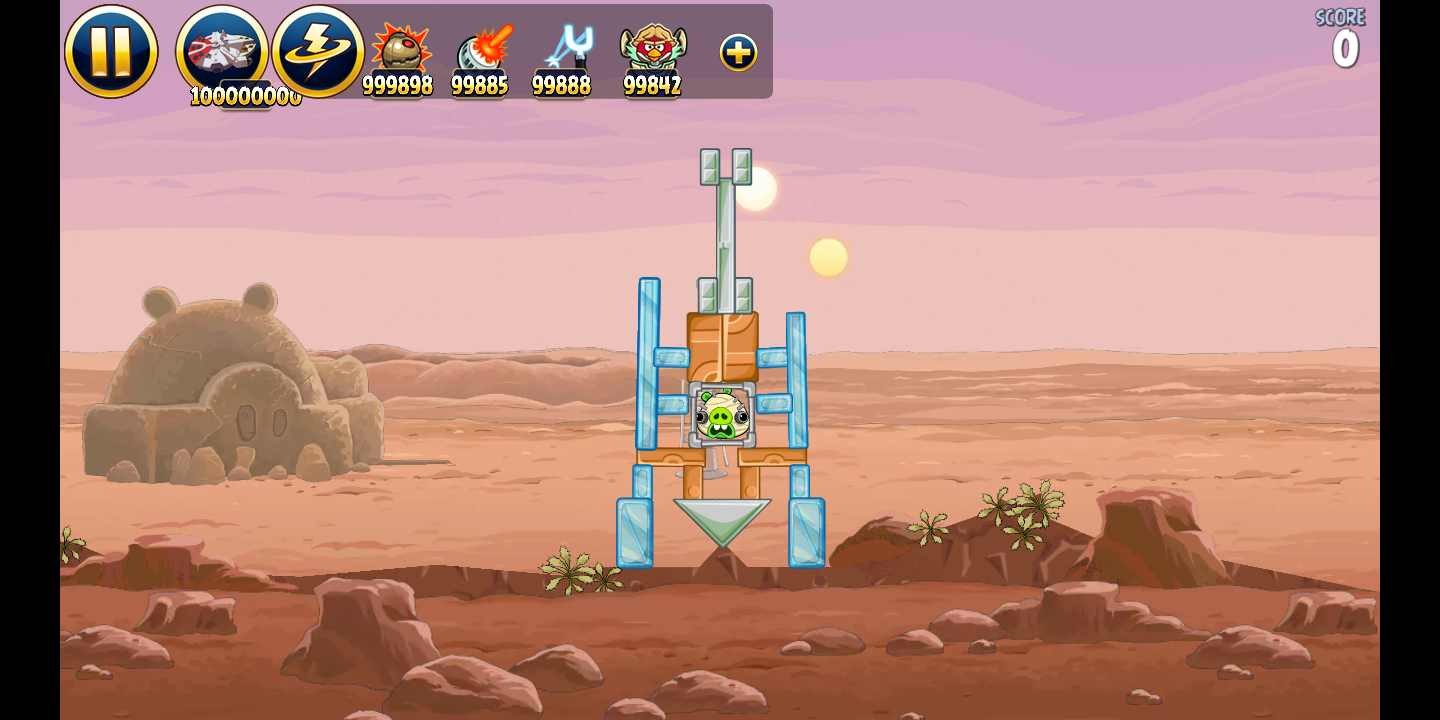
Task: Call the Millennium Falcon power-up
Action: pos(222,50)
